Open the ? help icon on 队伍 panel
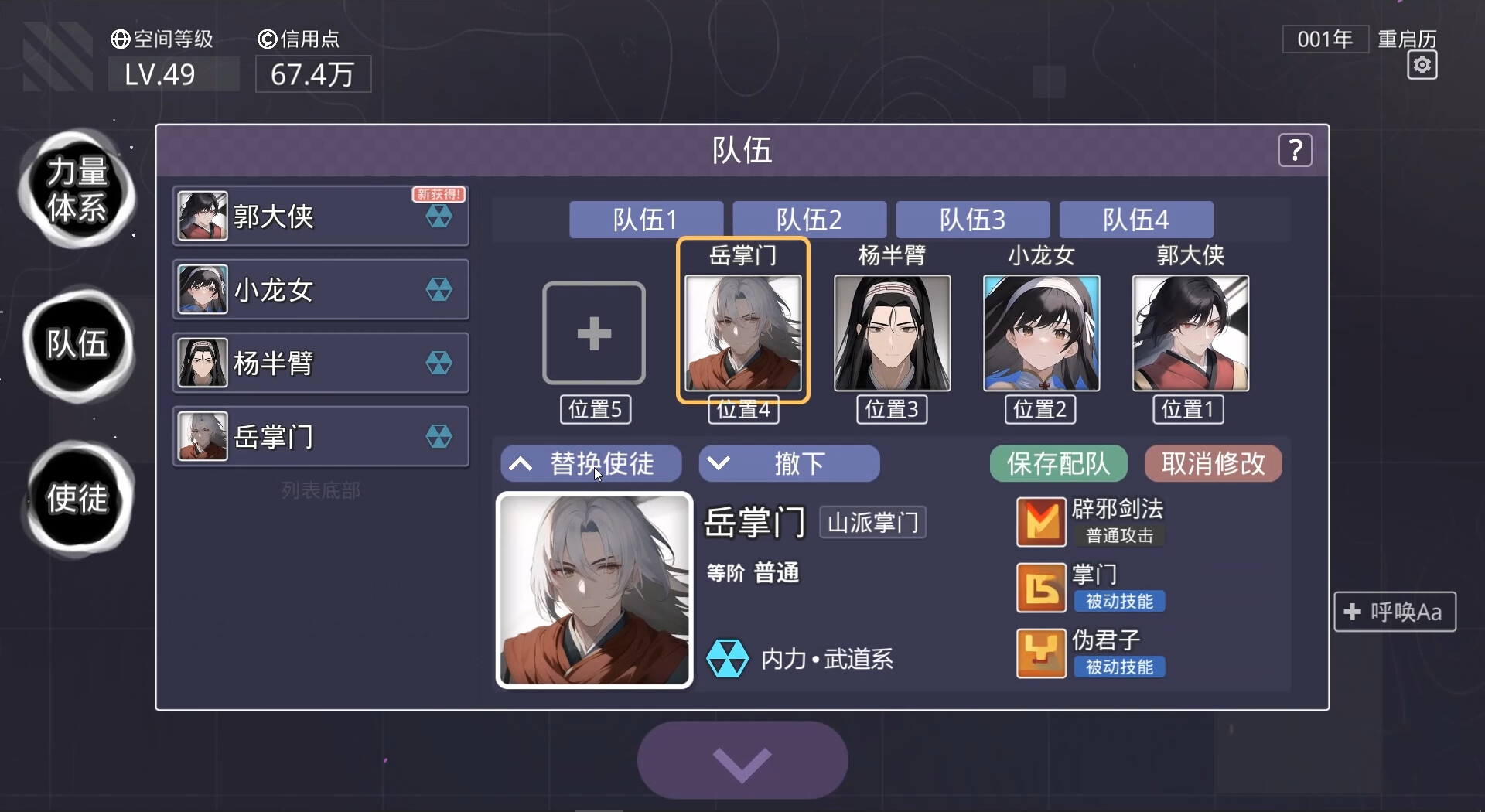This screenshot has width=1485, height=812. click(x=1296, y=150)
